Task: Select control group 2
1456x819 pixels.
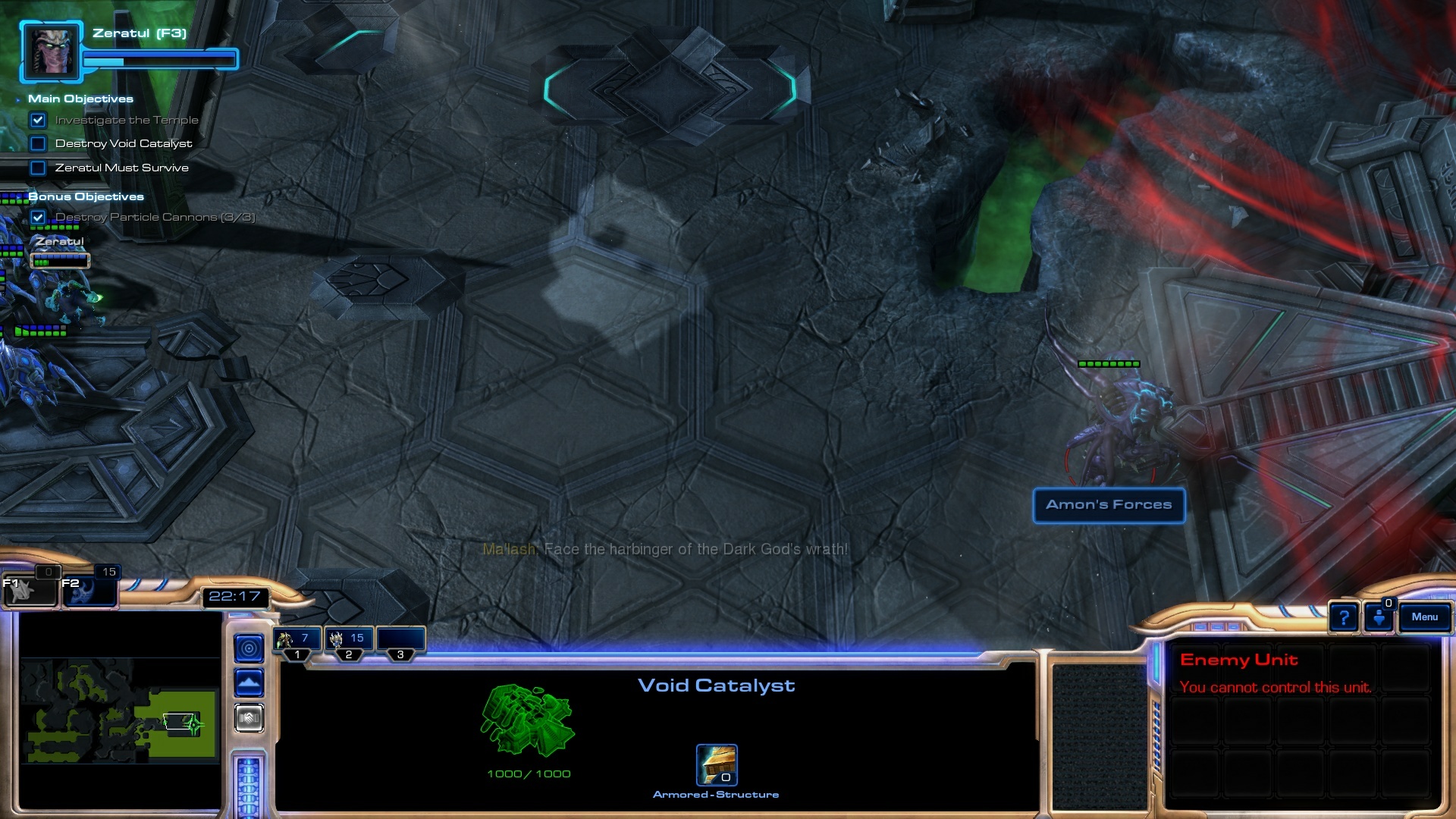Action: pyautogui.click(x=348, y=641)
